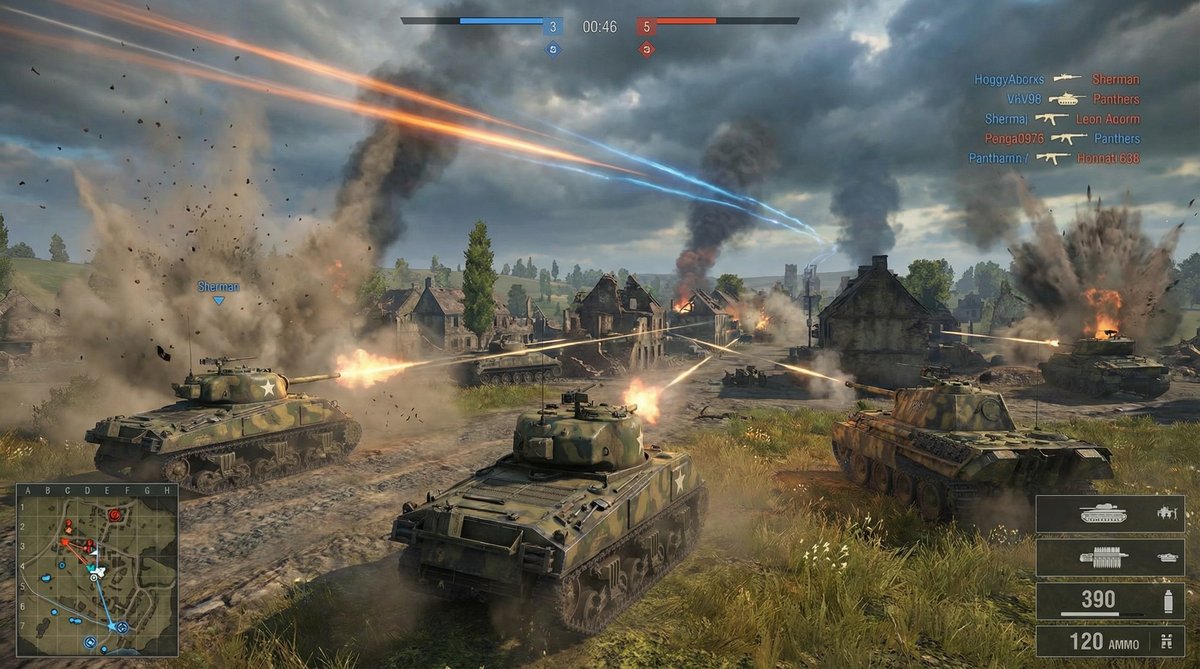This screenshot has width=1200, height=669.
Task: Click Penga0976 in the kill feed
Action: (x=1012, y=138)
